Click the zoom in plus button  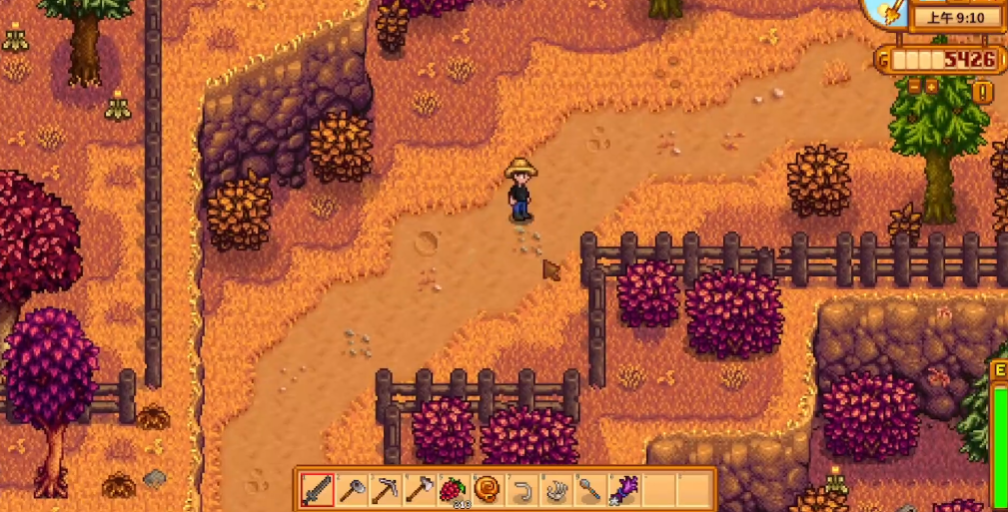pos(932,87)
